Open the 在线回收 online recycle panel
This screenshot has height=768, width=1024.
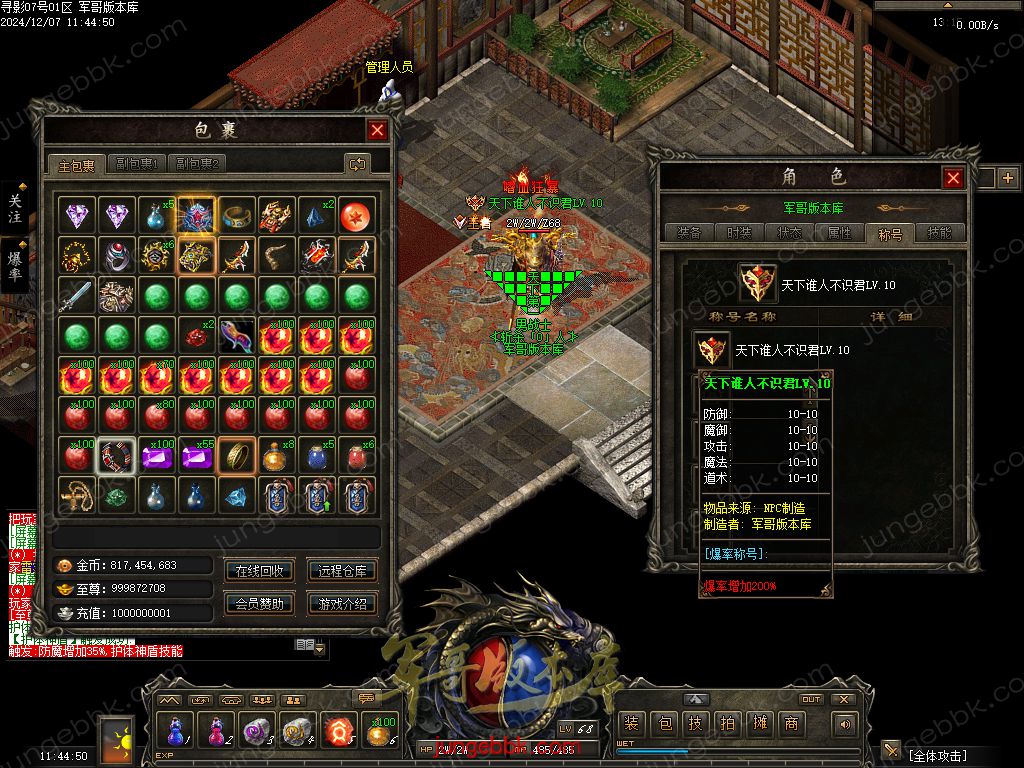pyautogui.click(x=259, y=571)
